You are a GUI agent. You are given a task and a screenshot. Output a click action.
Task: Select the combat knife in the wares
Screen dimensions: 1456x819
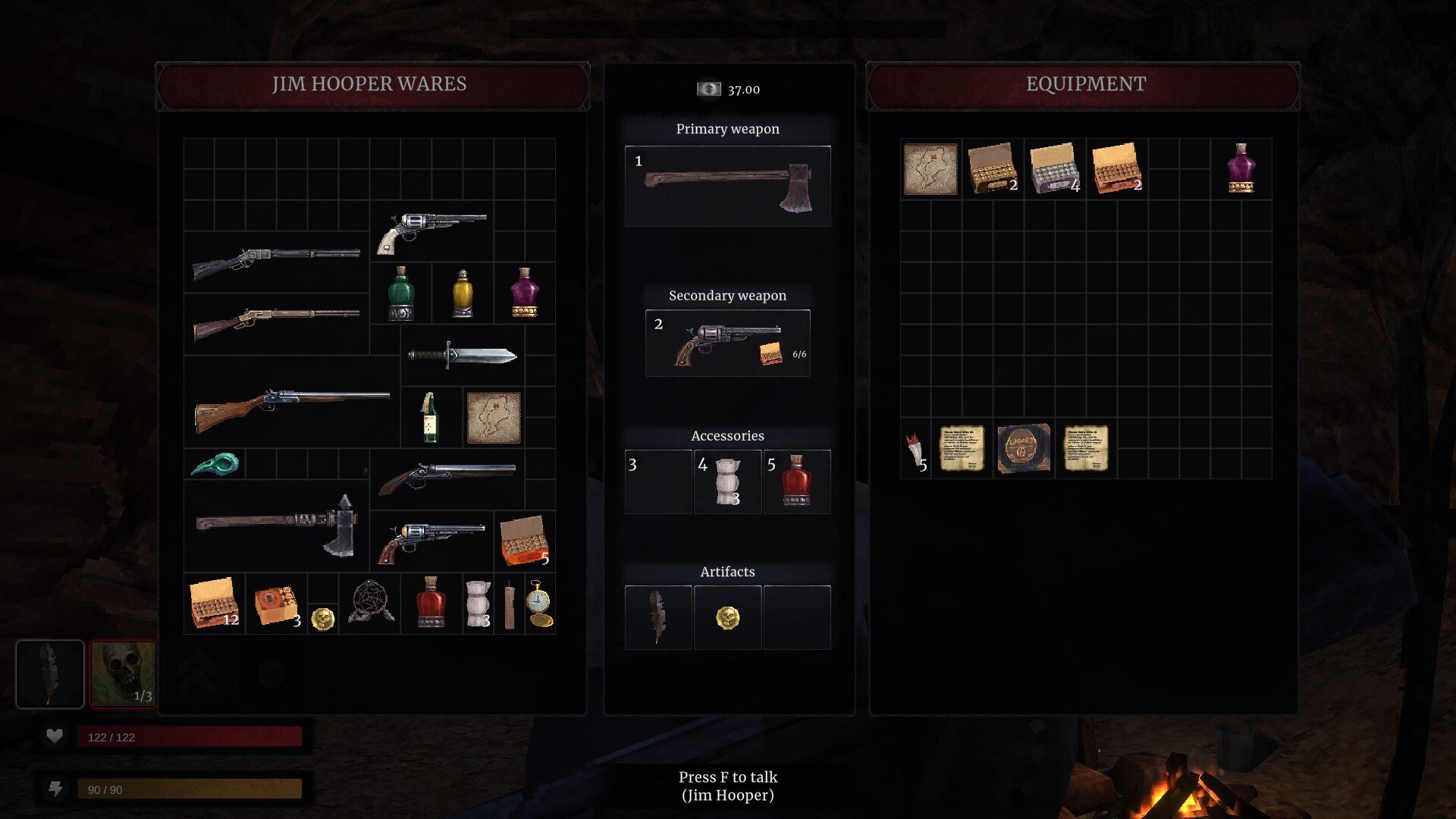tap(462, 355)
